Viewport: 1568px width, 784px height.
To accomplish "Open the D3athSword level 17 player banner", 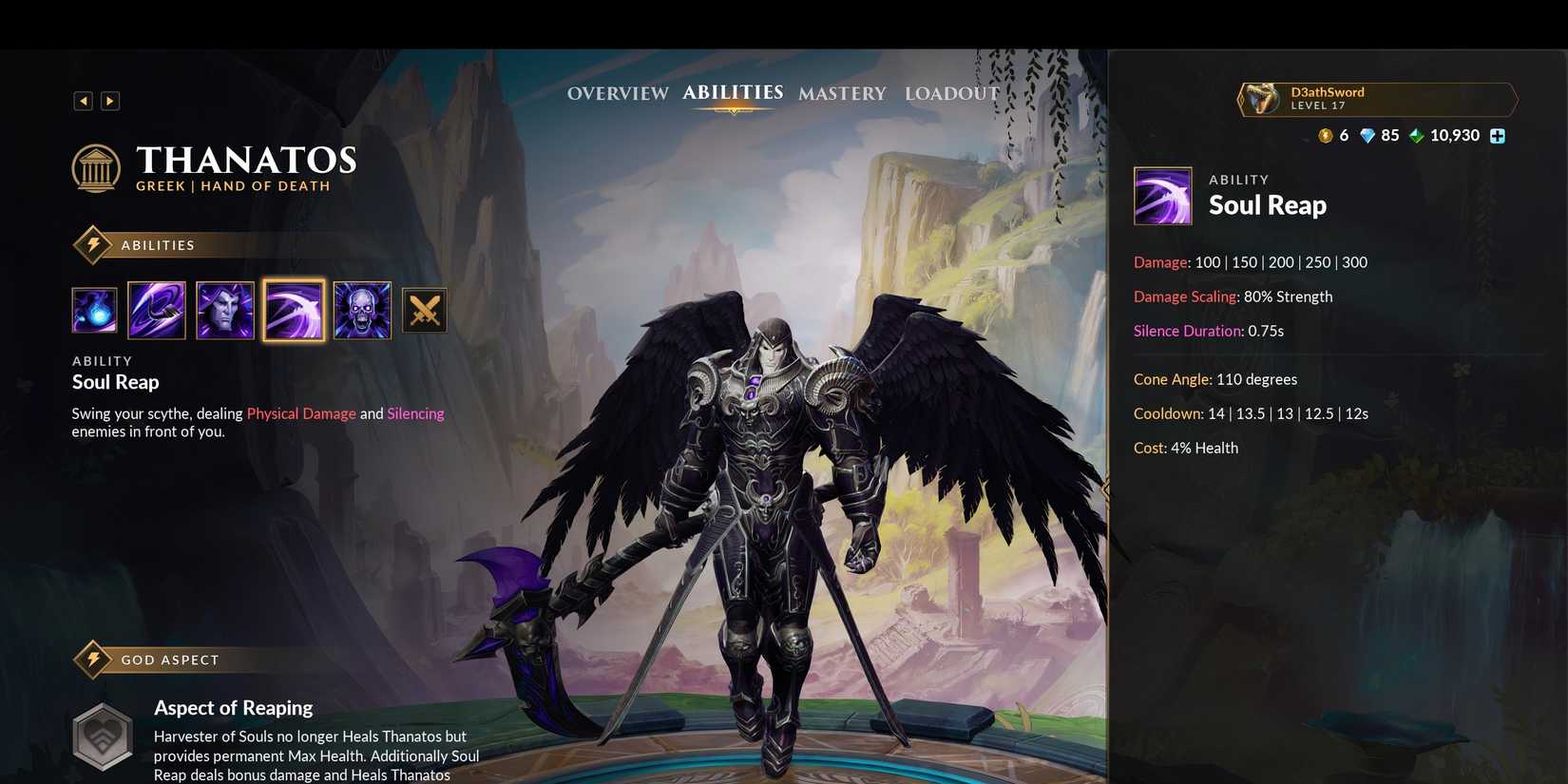I will [1376, 99].
